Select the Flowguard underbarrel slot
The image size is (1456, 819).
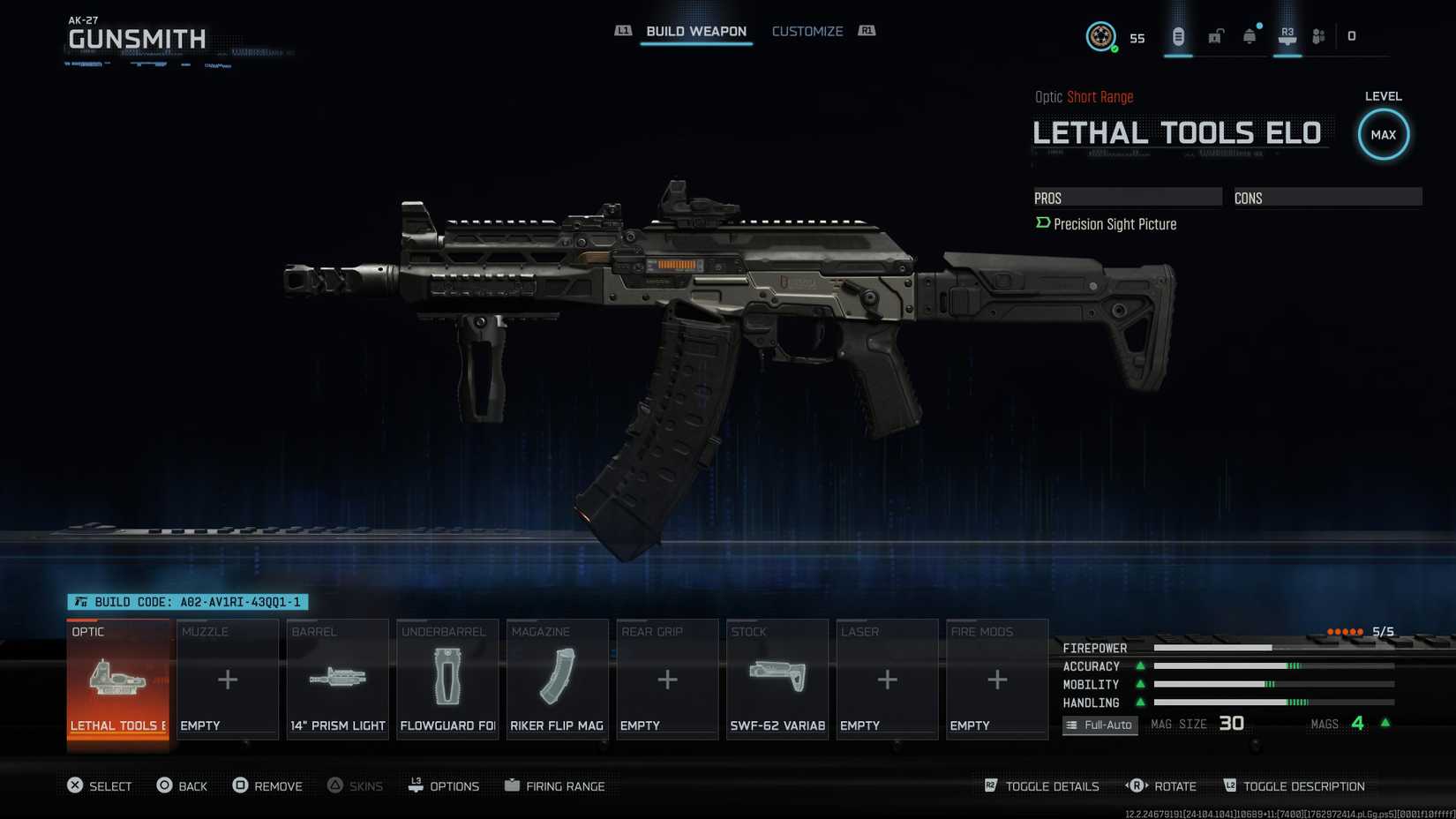point(447,680)
